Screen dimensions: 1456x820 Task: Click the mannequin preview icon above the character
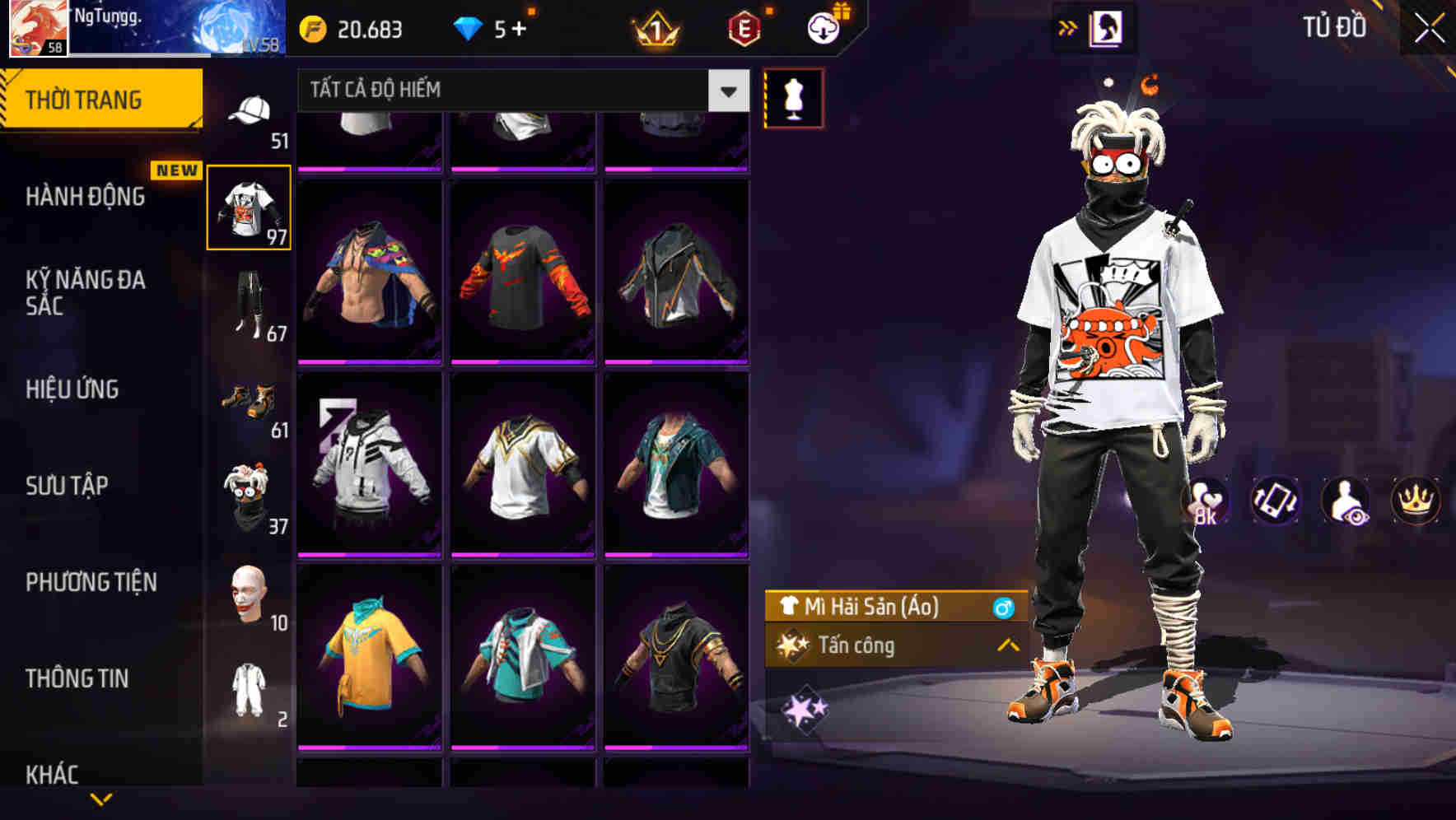793,96
